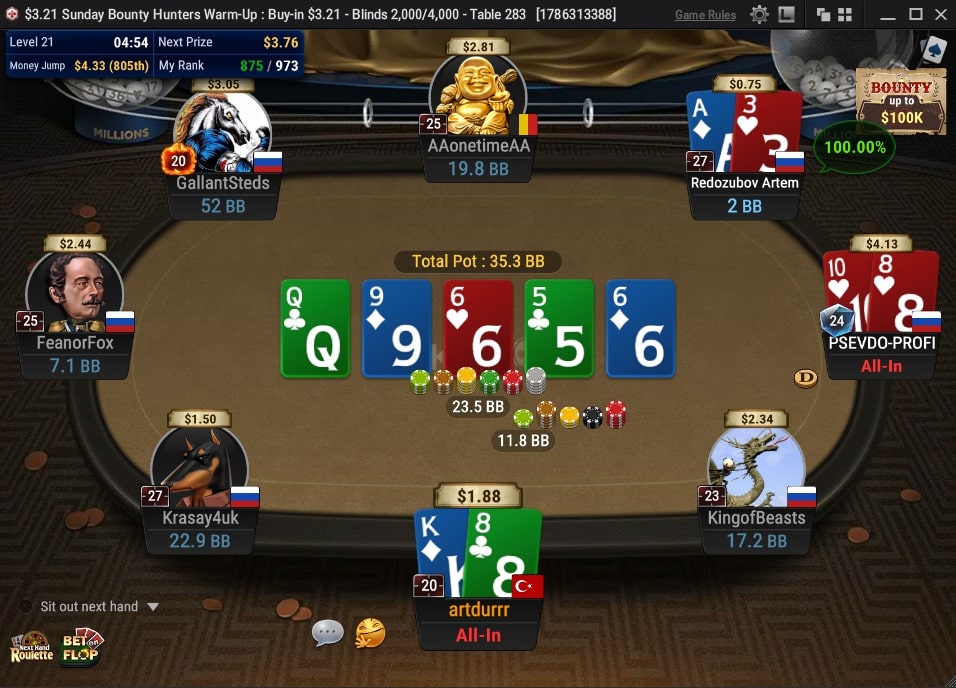Open the Bet on Flop side game
956x688 pixels.
click(82, 647)
